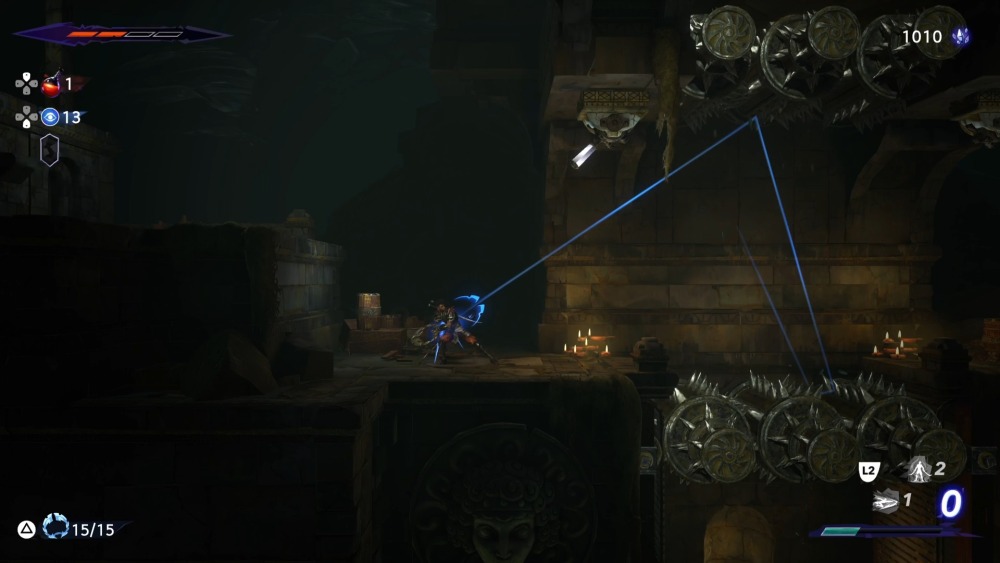The width and height of the screenshot is (1000, 563).
Task: Use the red healing potion icon
Action: 51,85
